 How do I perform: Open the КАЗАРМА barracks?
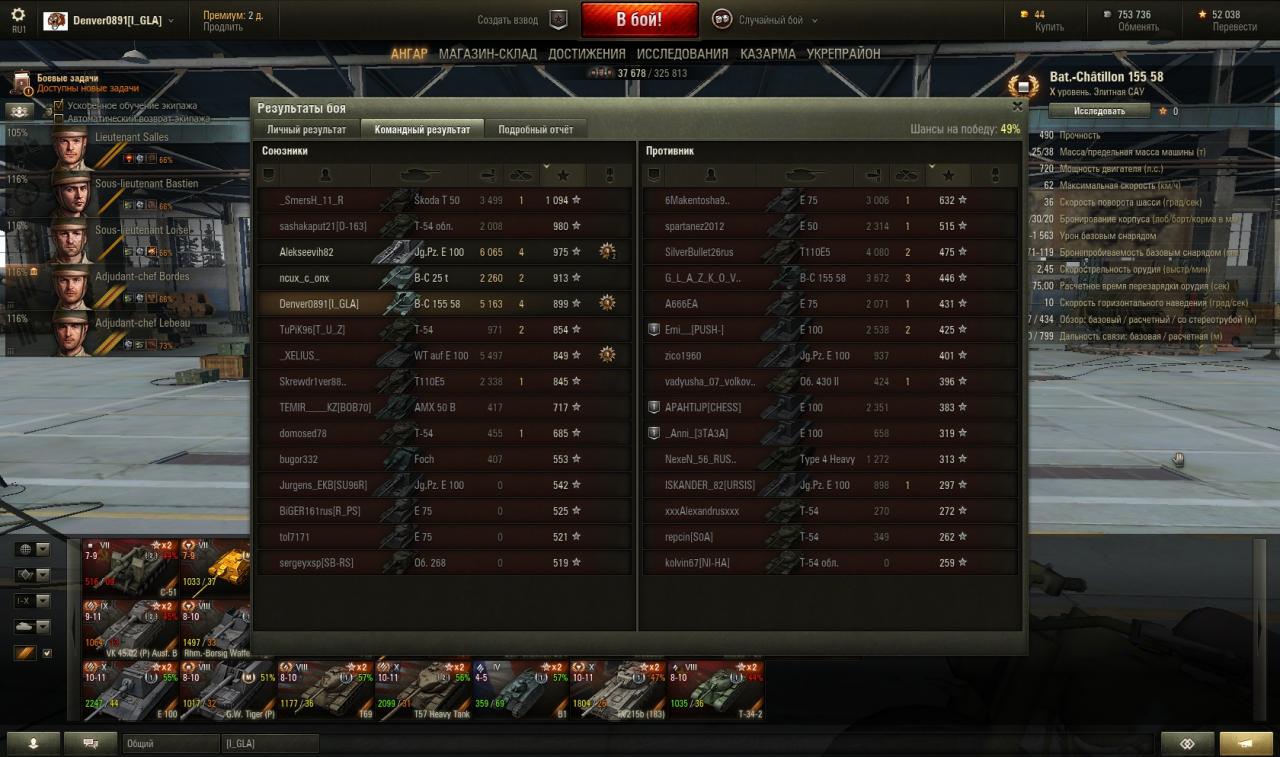[767, 54]
